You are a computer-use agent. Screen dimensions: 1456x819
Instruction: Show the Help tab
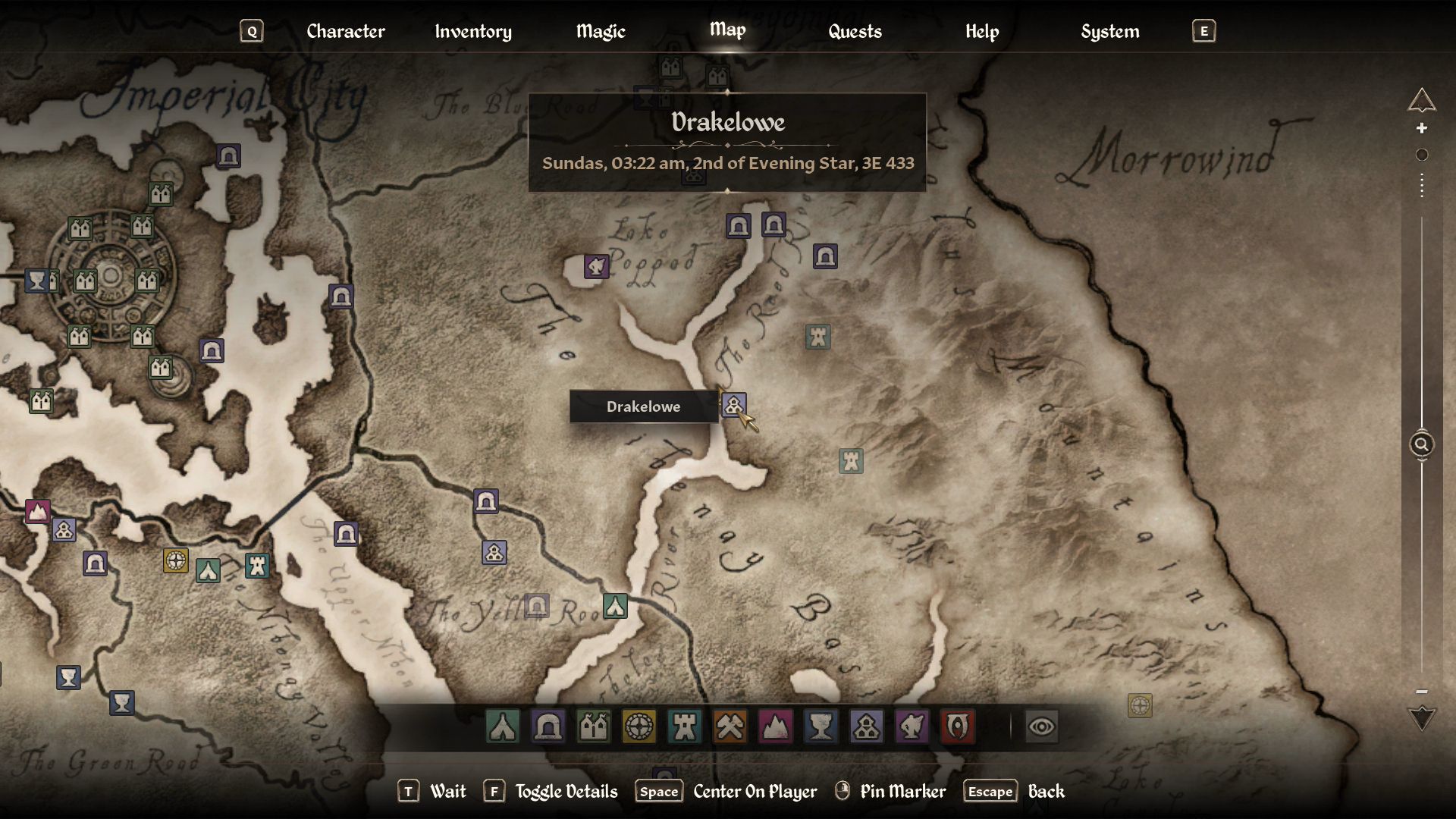pyautogui.click(x=982, y=31)
